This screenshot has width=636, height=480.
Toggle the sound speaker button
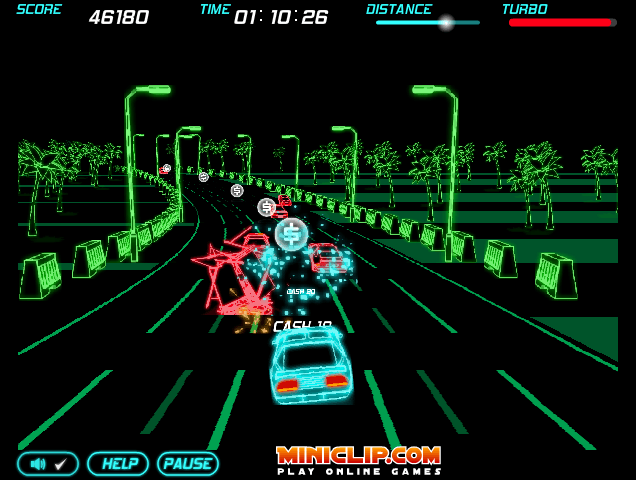coord(48,464)
